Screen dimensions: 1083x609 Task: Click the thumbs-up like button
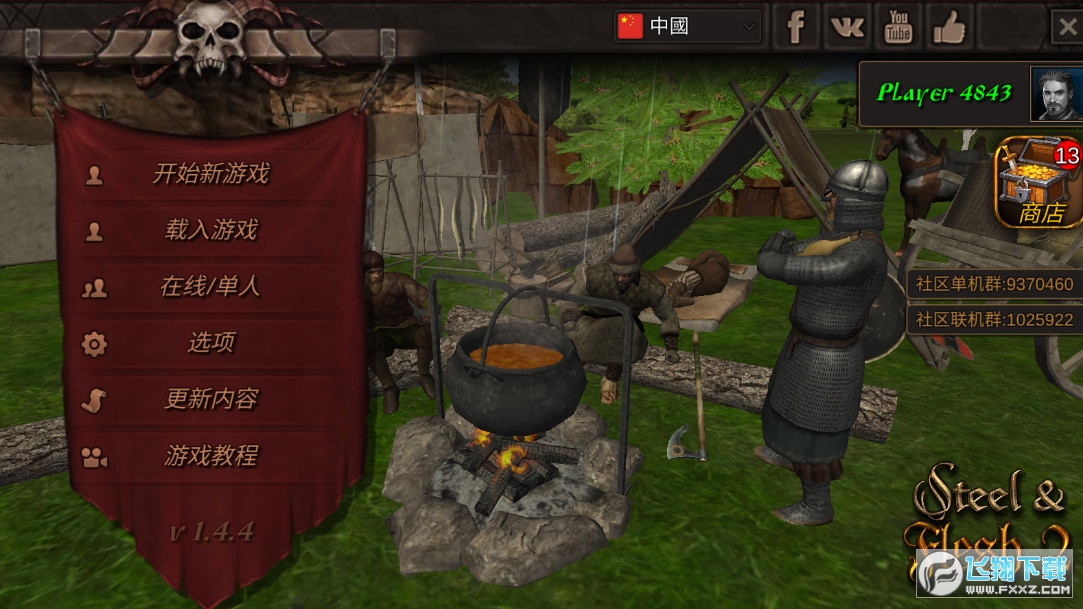pos(948,27)
